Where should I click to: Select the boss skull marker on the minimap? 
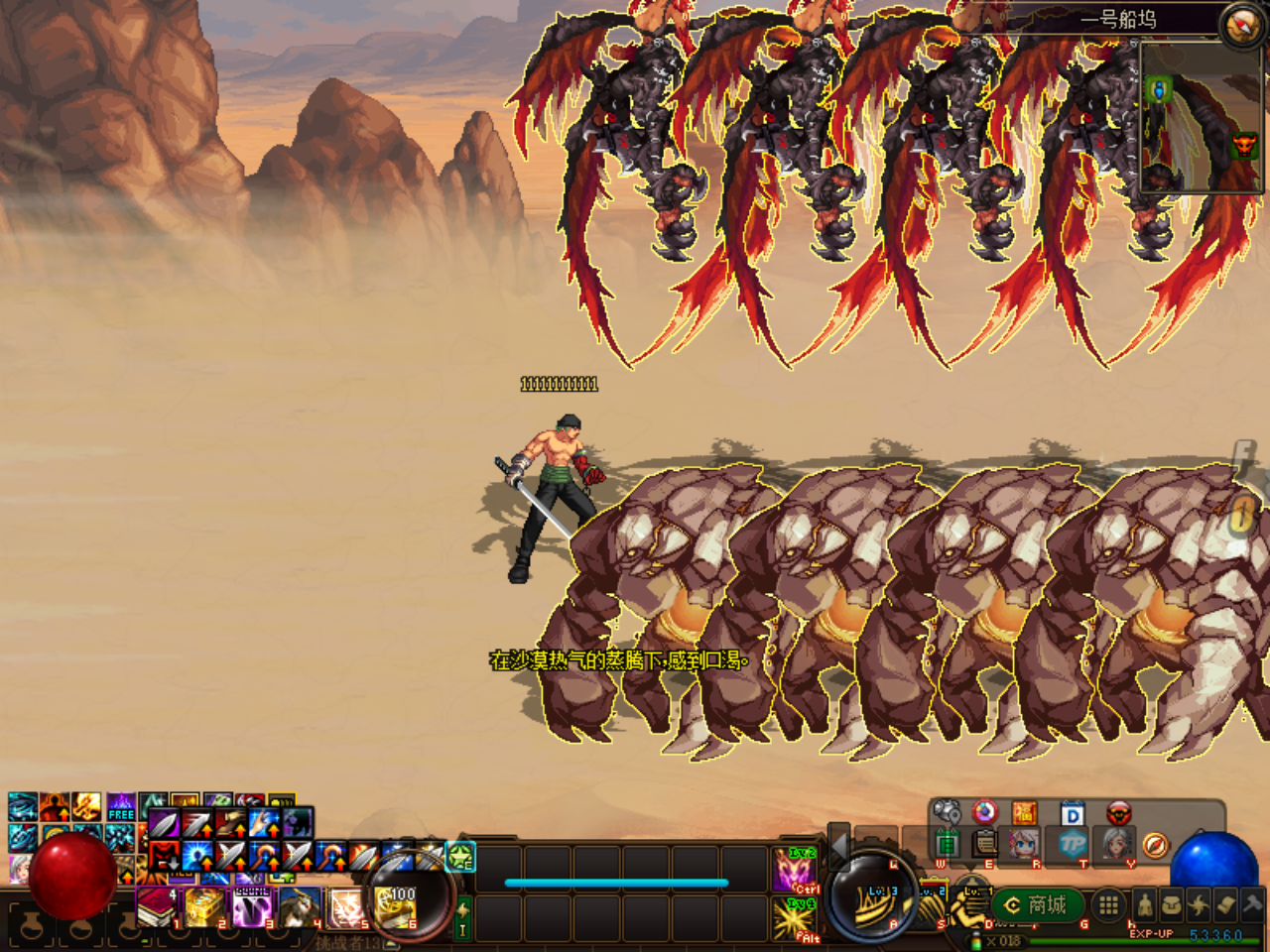(x=1243, y=148)
